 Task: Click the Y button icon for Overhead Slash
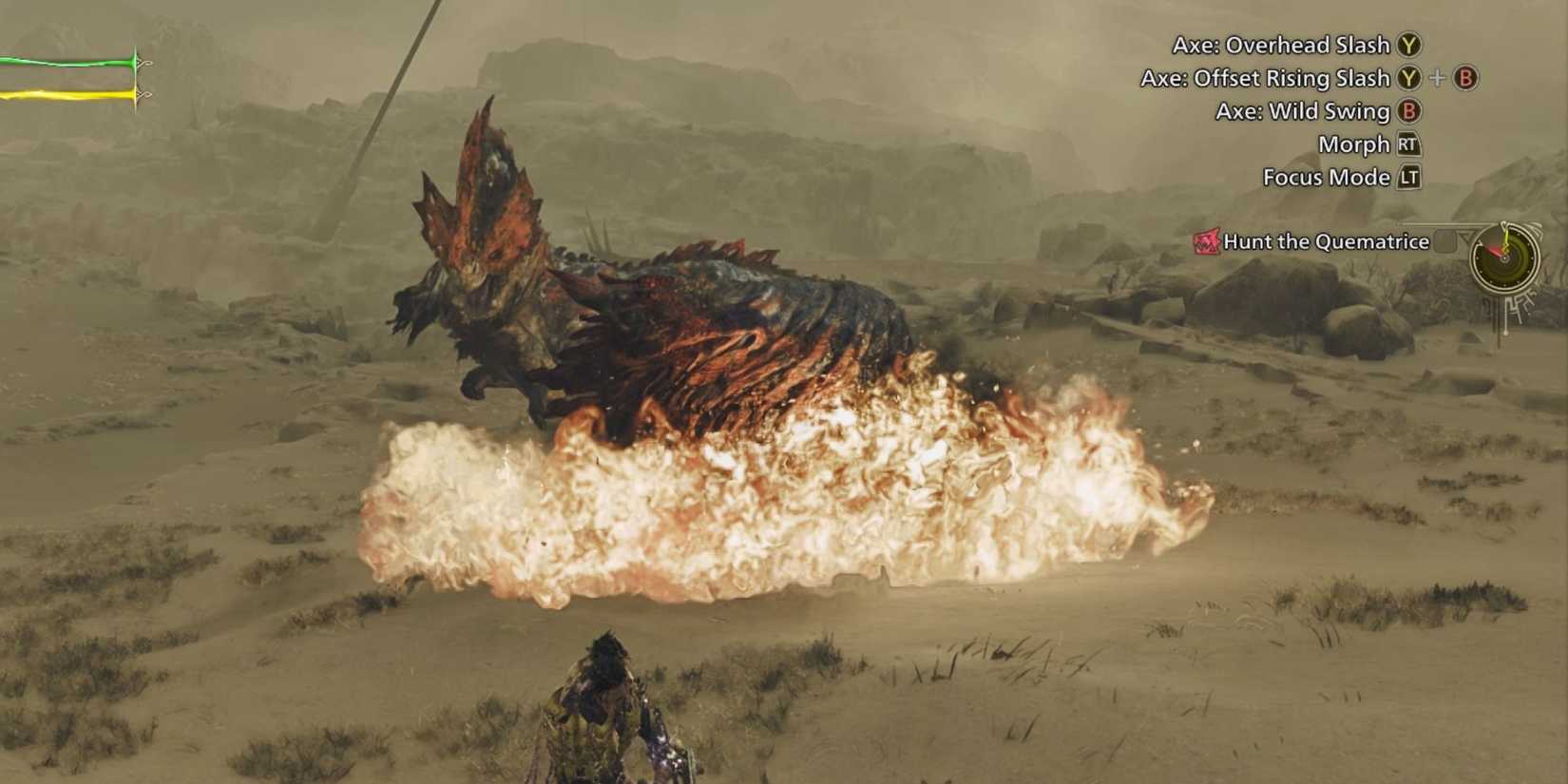point(1407,45)
